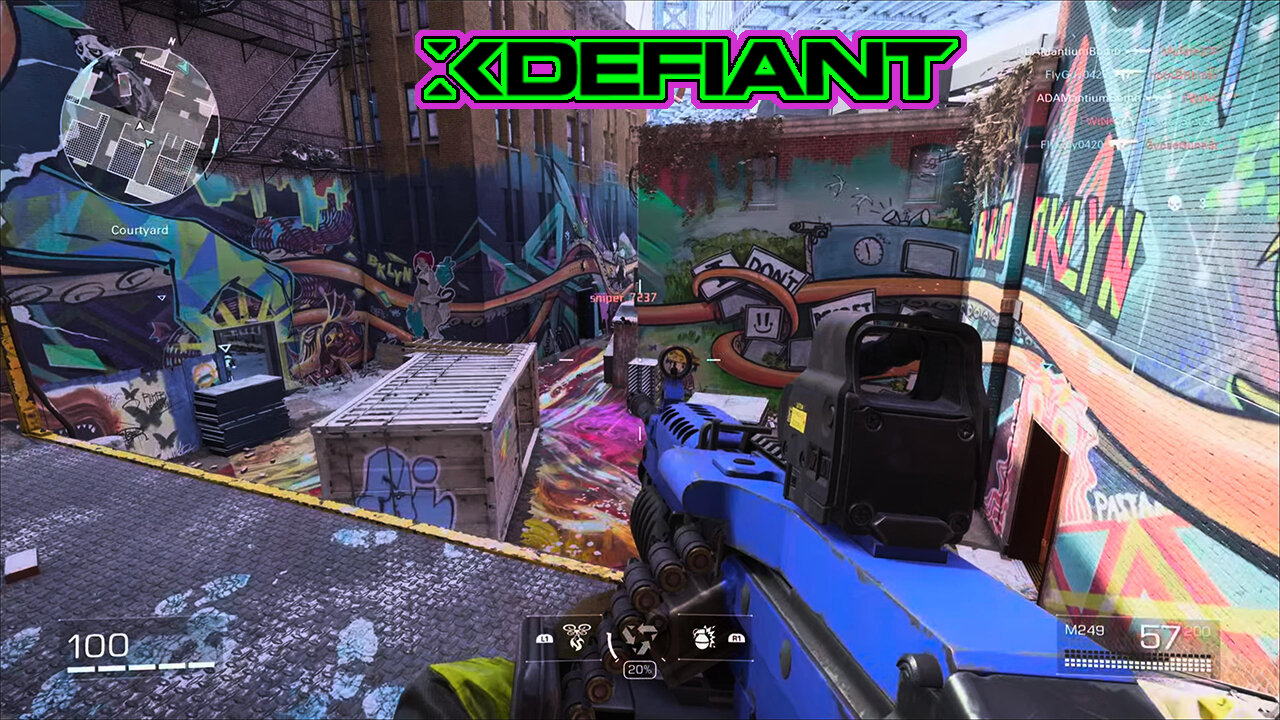The image size is (1280, 720).
Task: Click the north indicator on the minimap
Action: click(x=172, y=41)
